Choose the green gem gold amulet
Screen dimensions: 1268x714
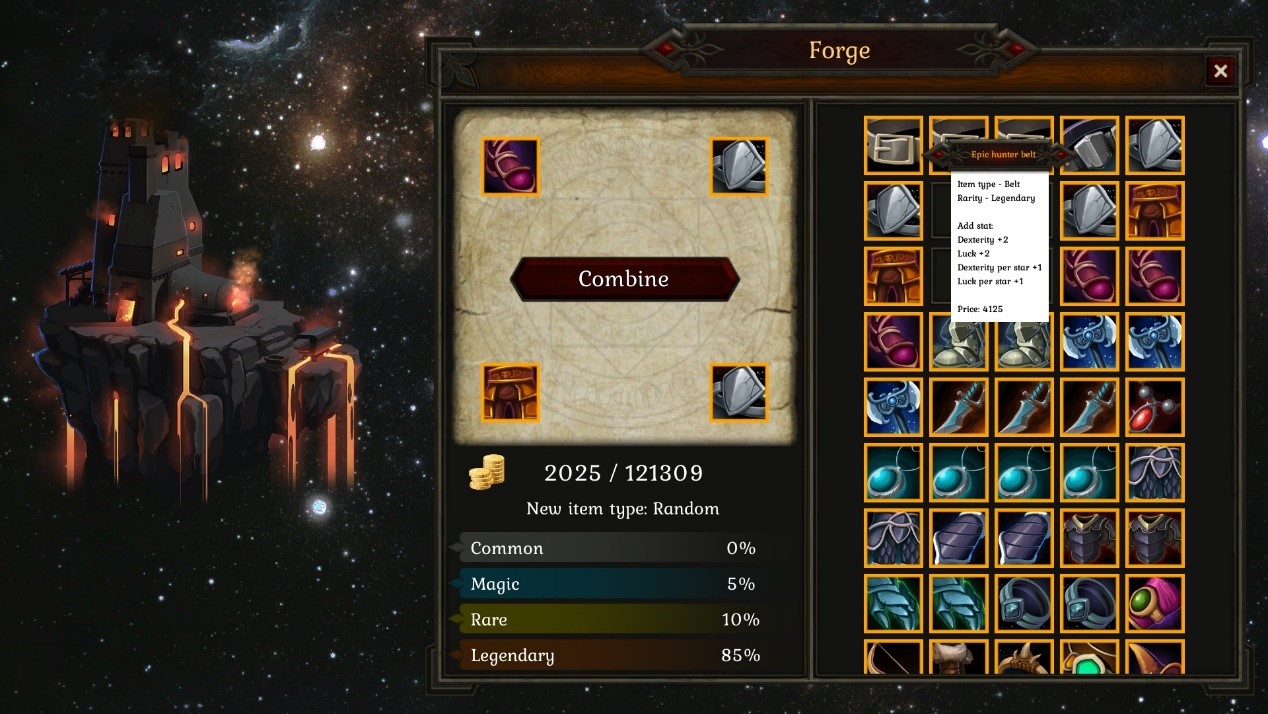tap(1089, 660)
